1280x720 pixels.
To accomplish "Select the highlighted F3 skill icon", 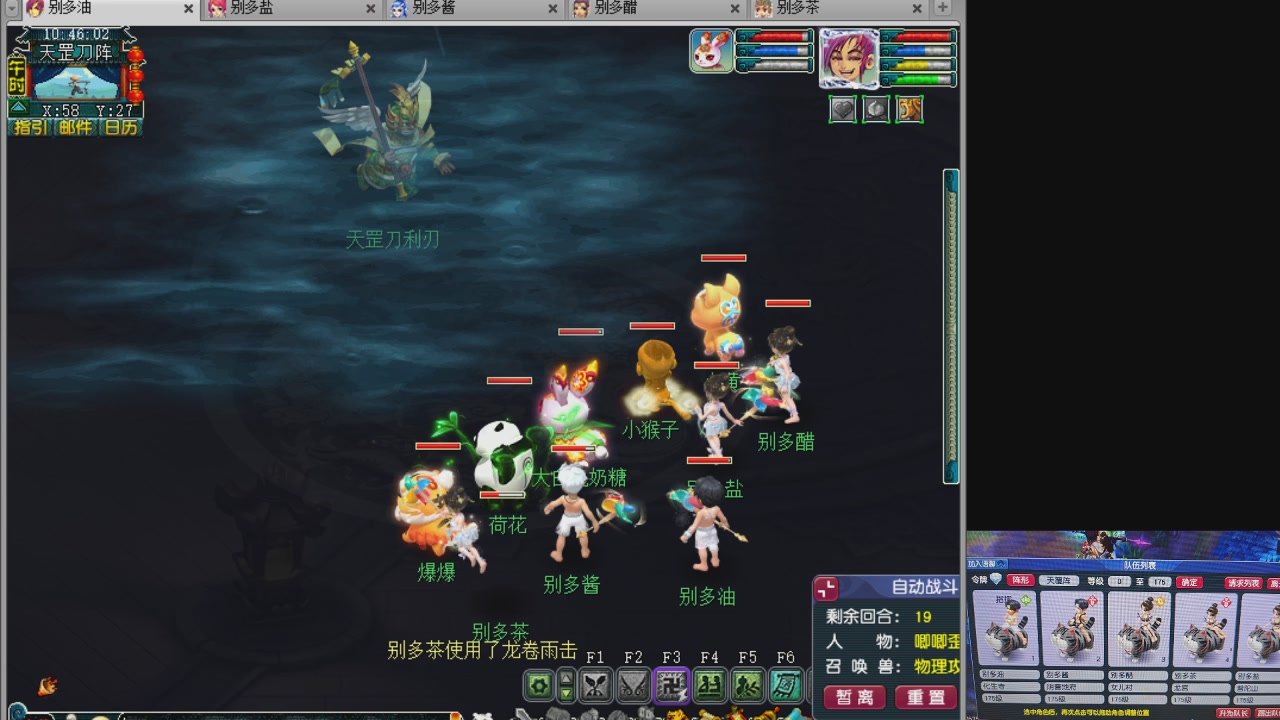I will [671, 686].
